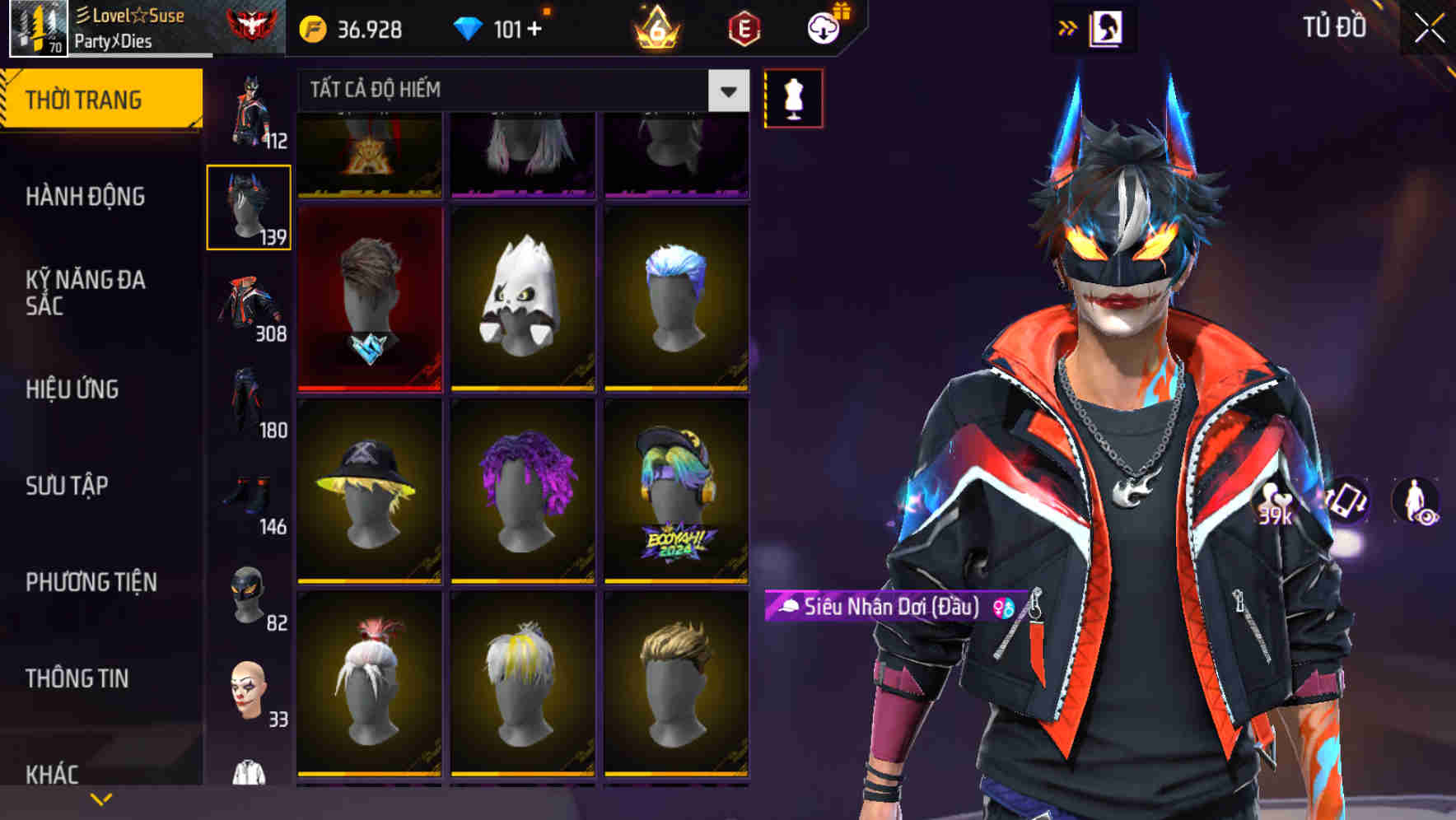Image resolution: width=1456 pixels, height=820 pixels.
Task: Select the character portrait icon near TỦ ĐỒ
Action: 1107,26
